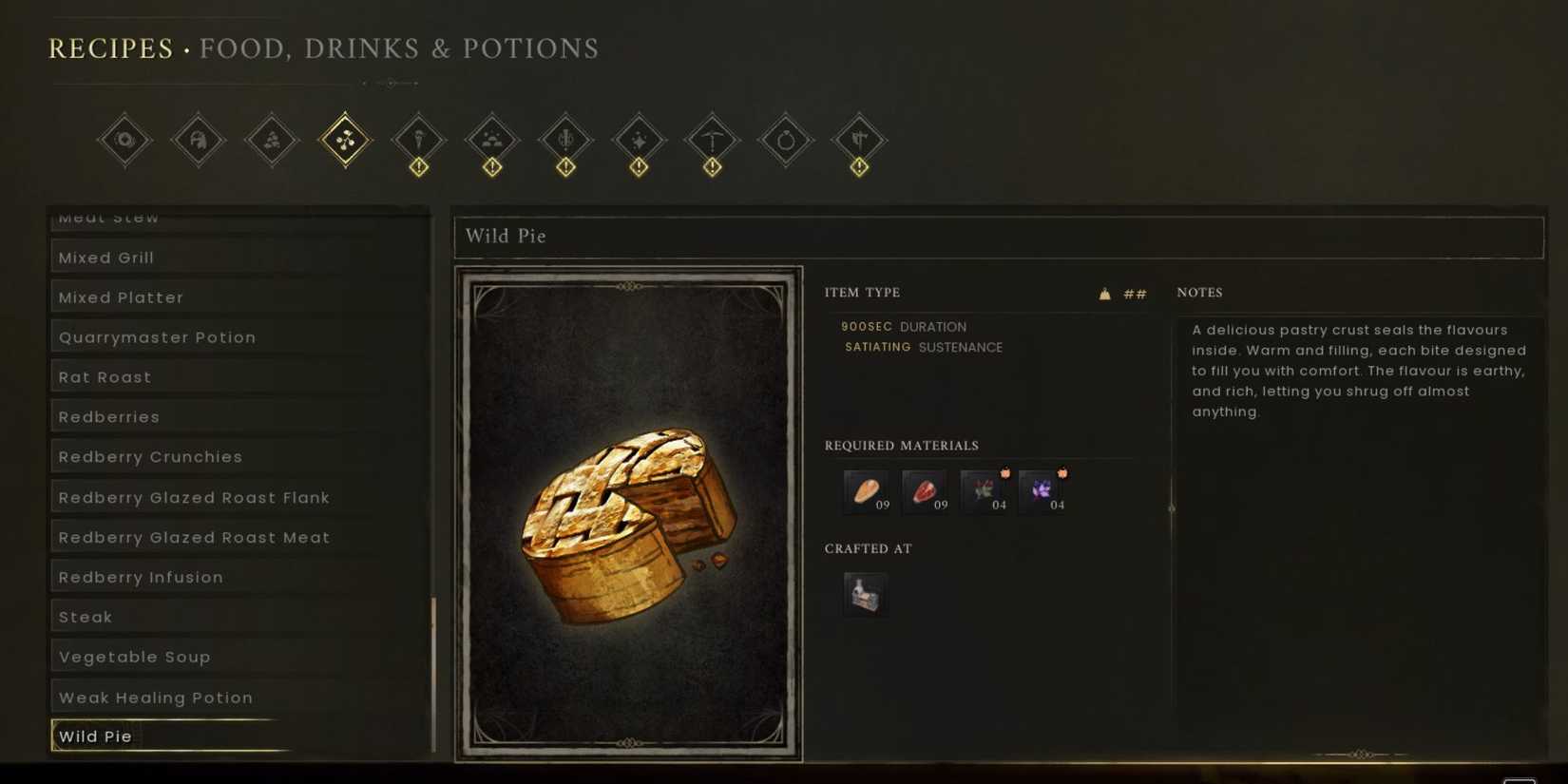Select the pickaxe recipe category icon
This screenshot has height=784, width=1568.
[713, 140]
